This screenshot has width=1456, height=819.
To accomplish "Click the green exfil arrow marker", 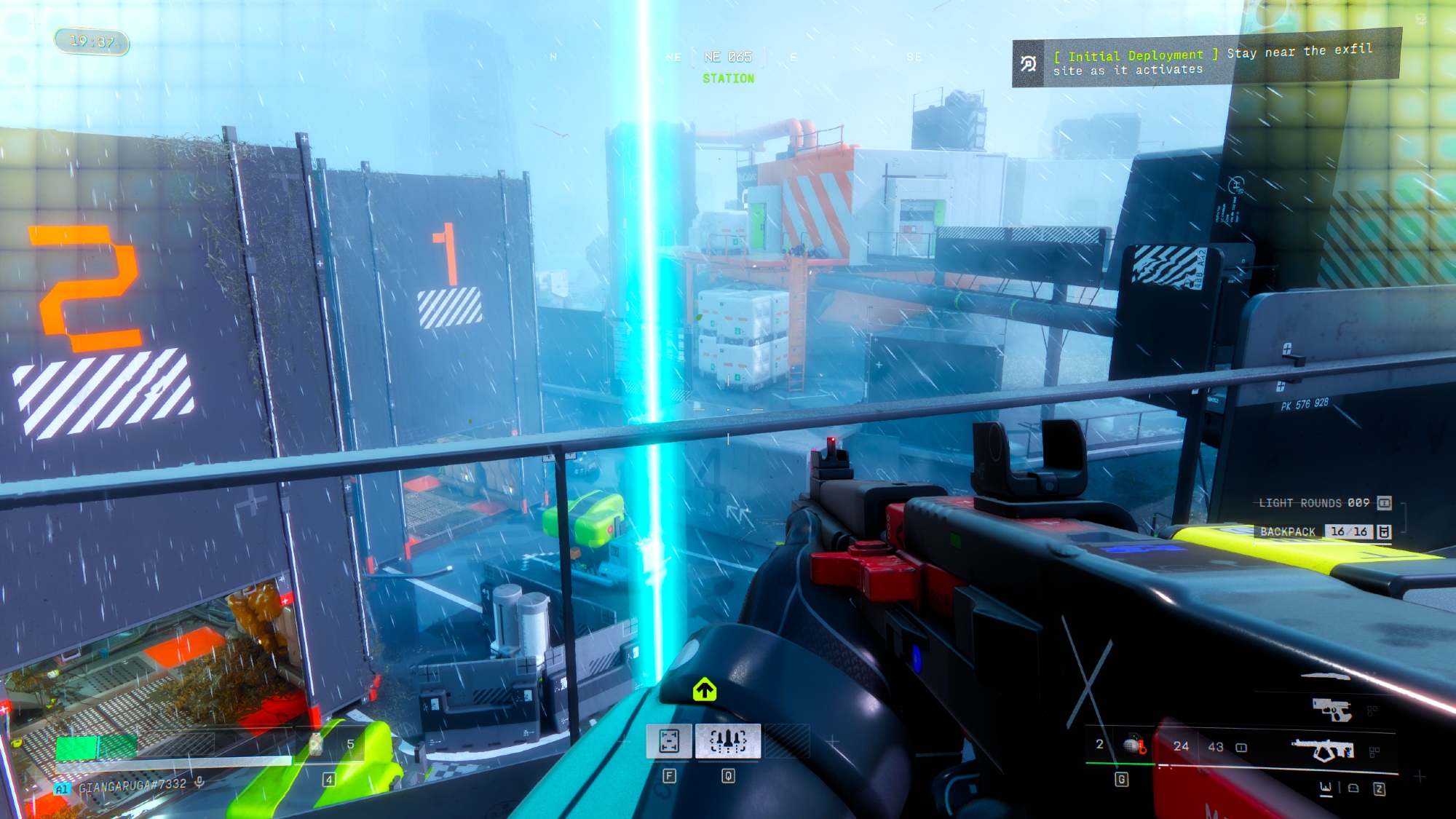I will 704,689.
